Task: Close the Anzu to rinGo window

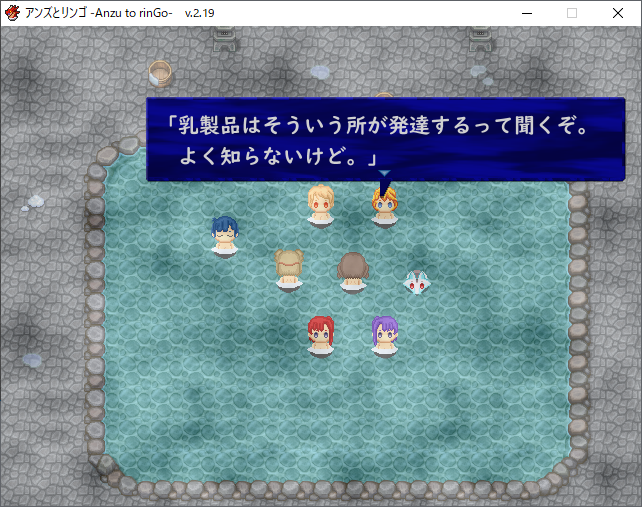Action: (x=618, y=13)
